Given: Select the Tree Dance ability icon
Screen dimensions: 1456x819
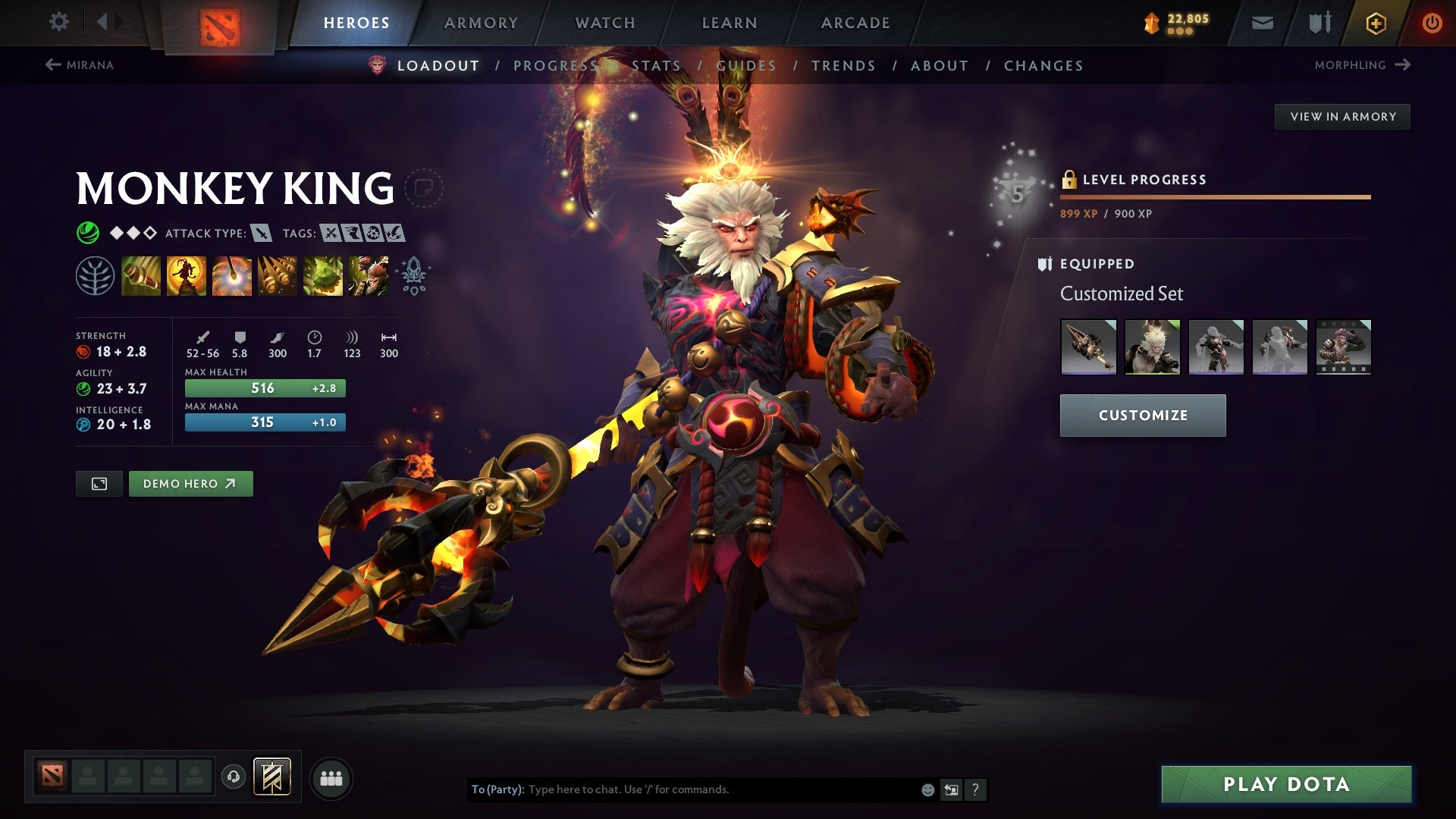Looking at the screenshot, I should [187, 275].
